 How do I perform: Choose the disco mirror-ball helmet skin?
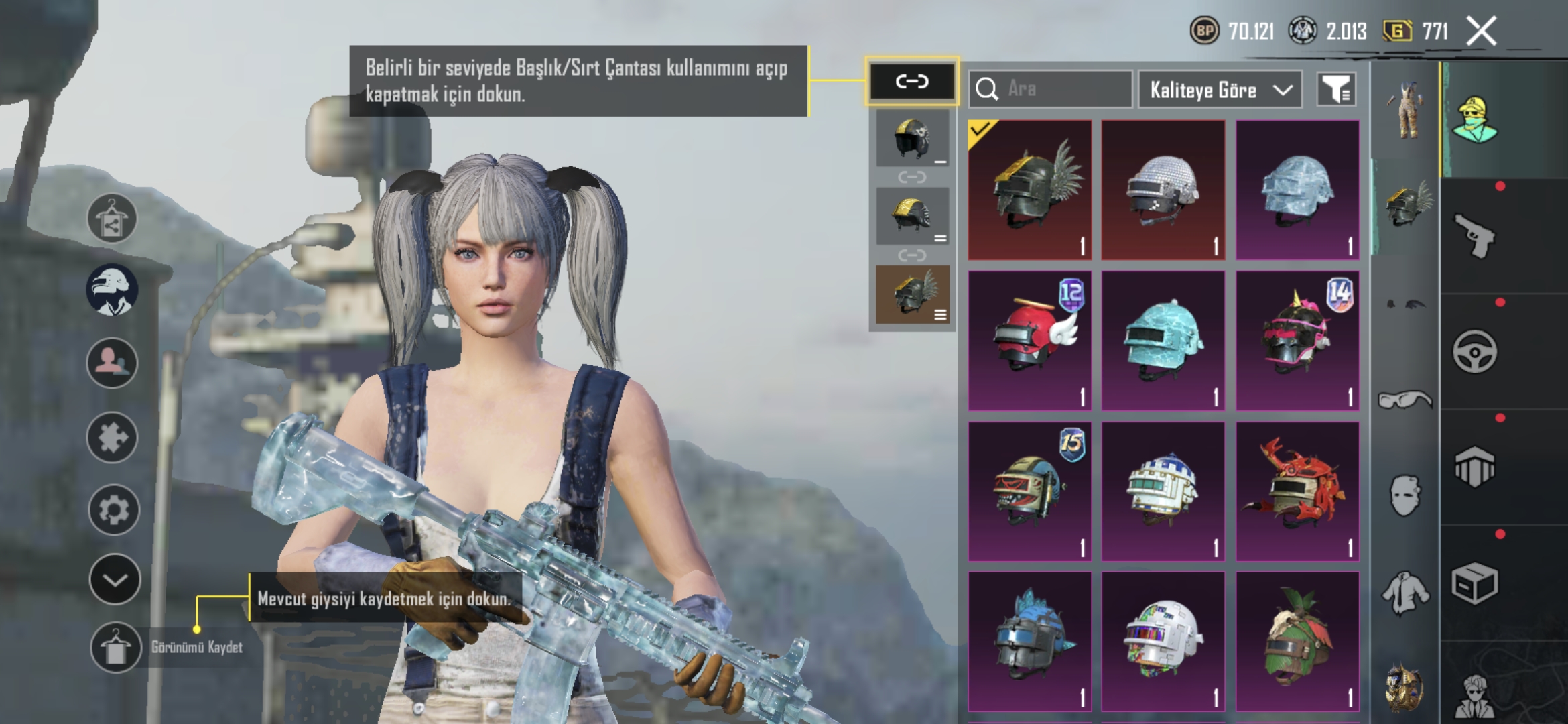pos(1163,190)
